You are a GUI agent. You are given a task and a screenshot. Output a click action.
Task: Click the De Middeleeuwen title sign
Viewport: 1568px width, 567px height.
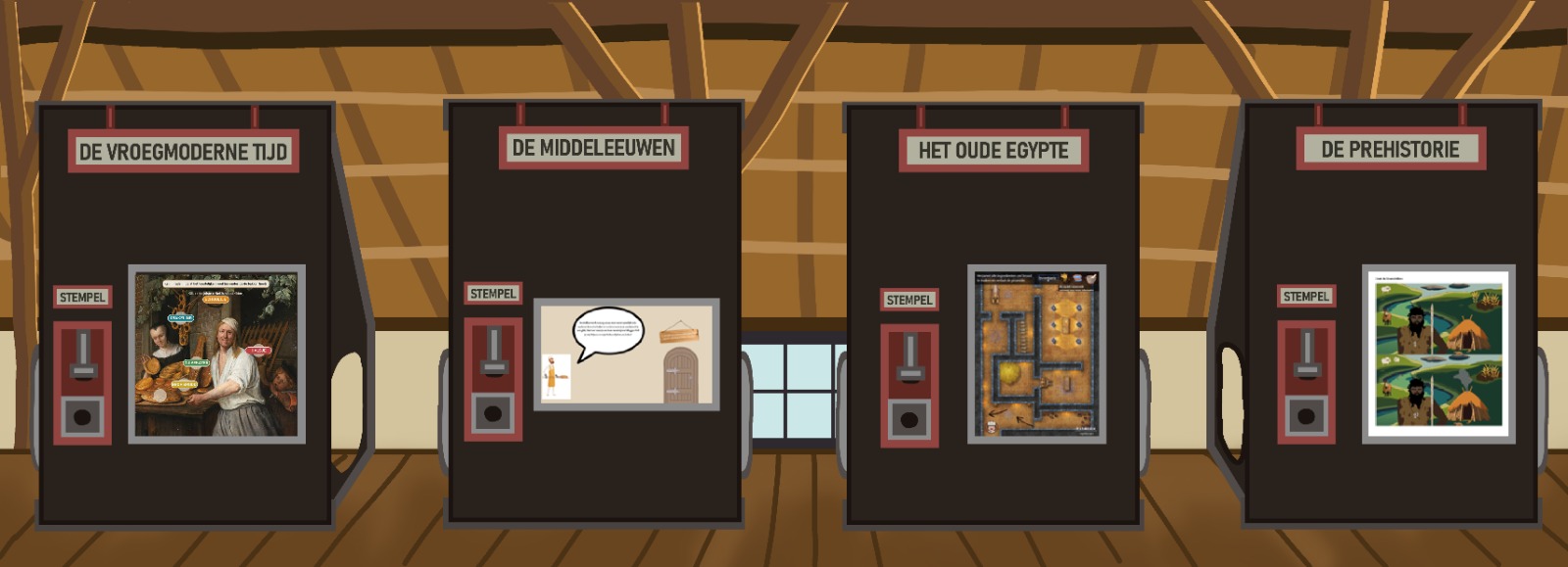click(593, 148)
